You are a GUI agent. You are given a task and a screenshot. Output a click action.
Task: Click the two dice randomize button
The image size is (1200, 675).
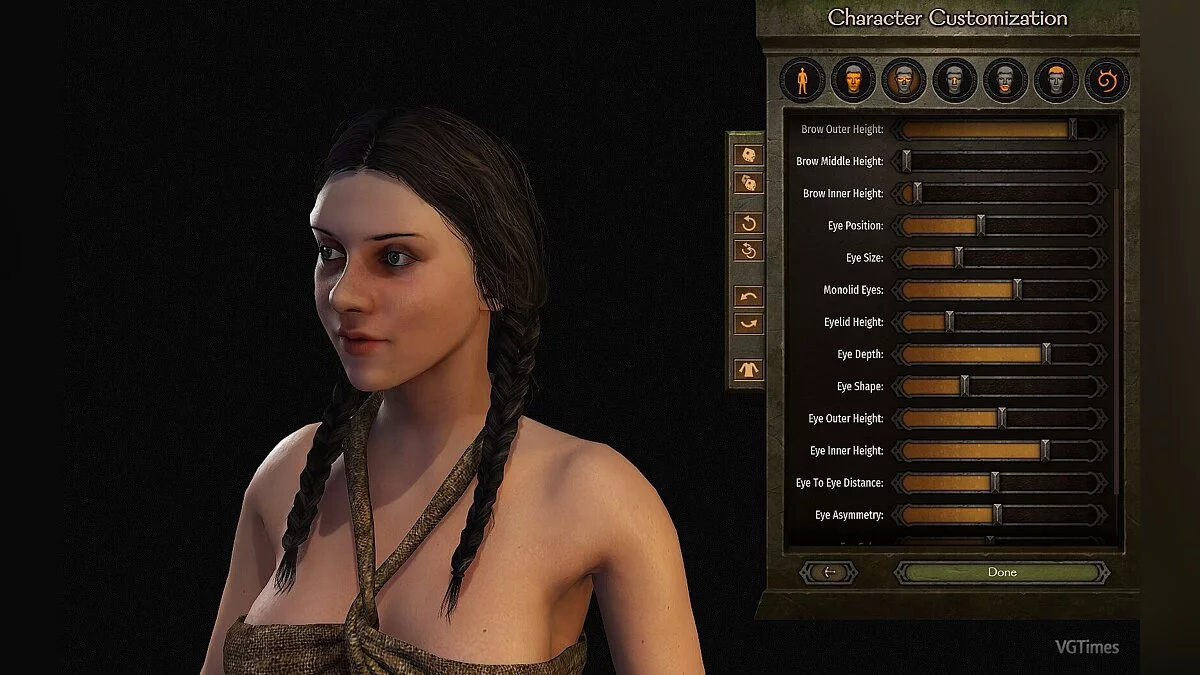749,183
